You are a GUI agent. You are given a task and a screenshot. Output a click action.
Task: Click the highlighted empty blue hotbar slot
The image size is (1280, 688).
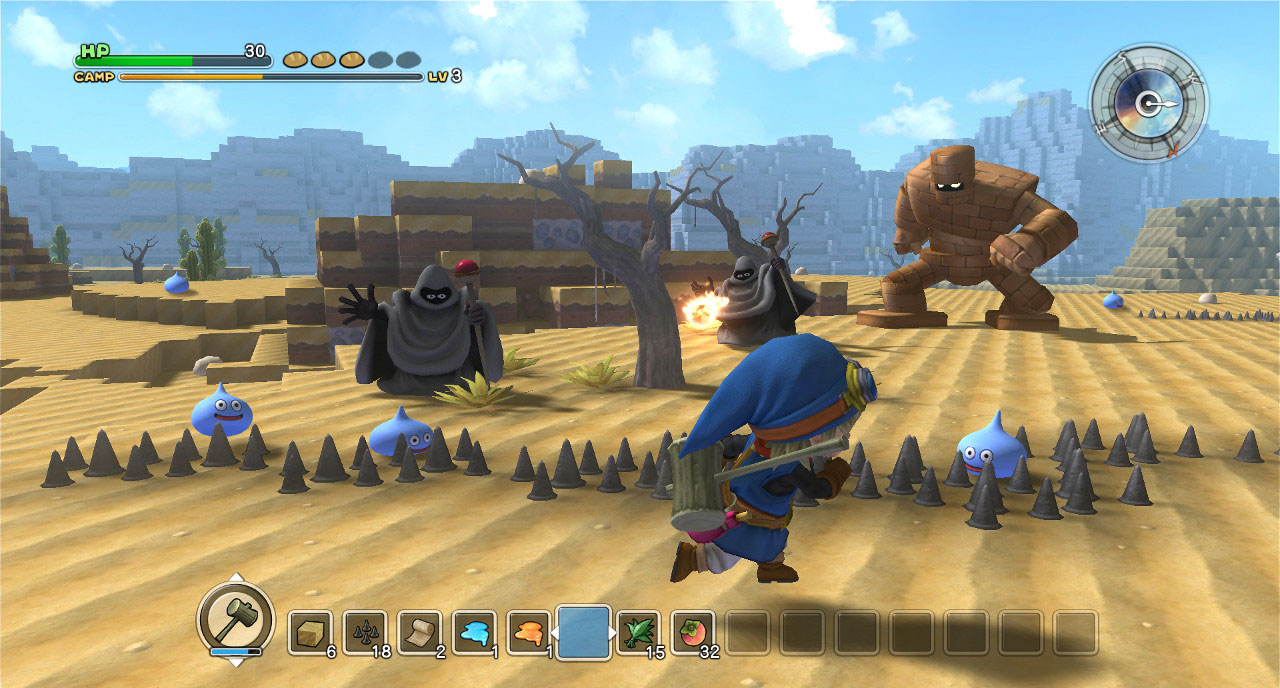583,632
